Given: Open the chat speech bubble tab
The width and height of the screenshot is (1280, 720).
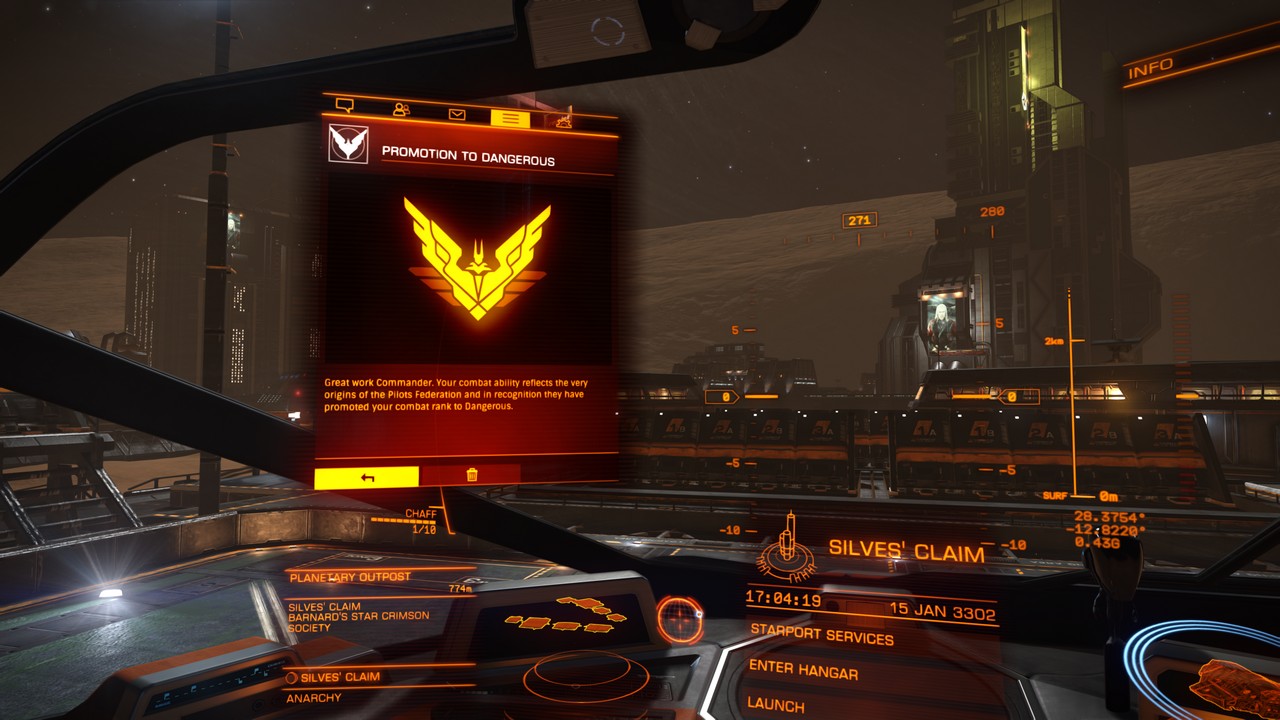Looking at the screenshot, I should click(345, 105).
